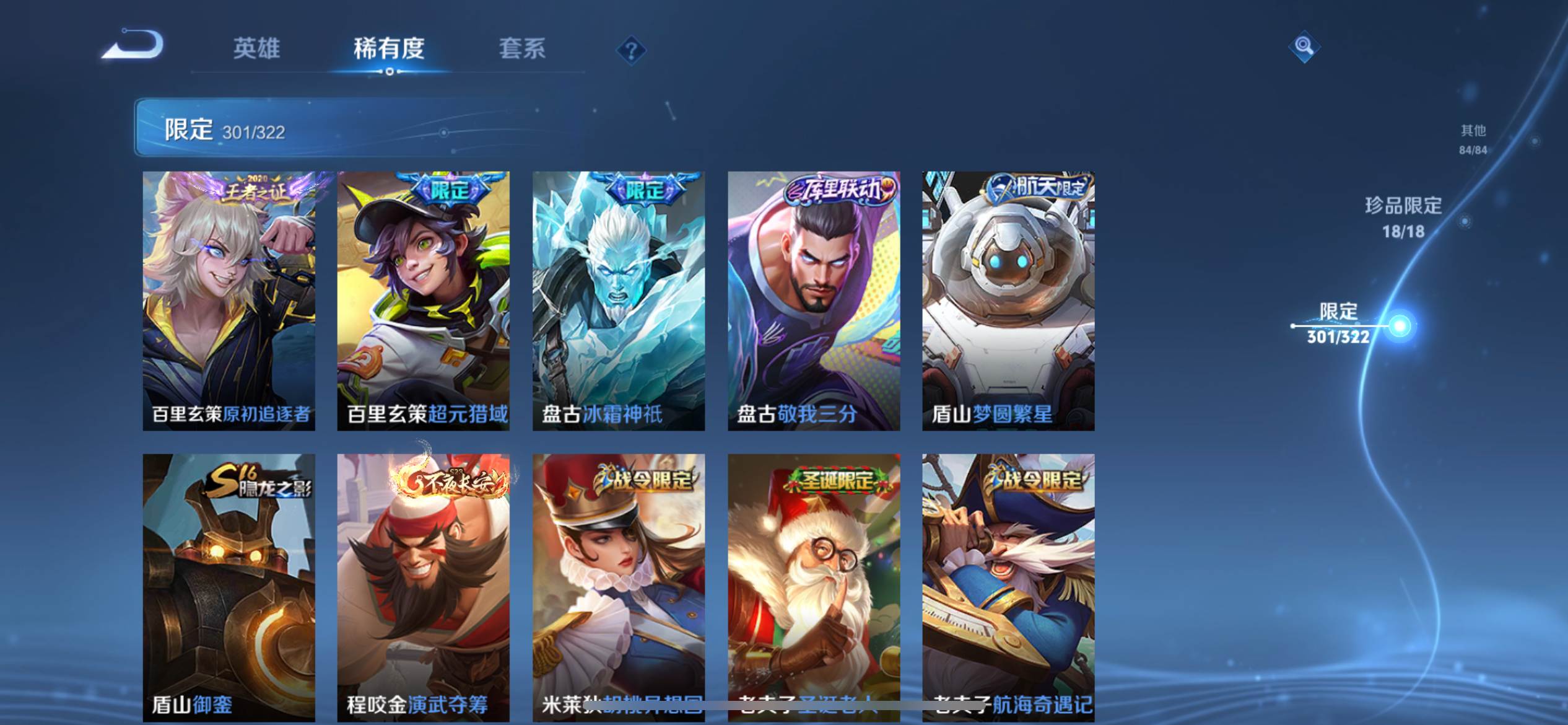Open the 套系 tab
This screenshot has width=1568, height=725.
[522, 48]
